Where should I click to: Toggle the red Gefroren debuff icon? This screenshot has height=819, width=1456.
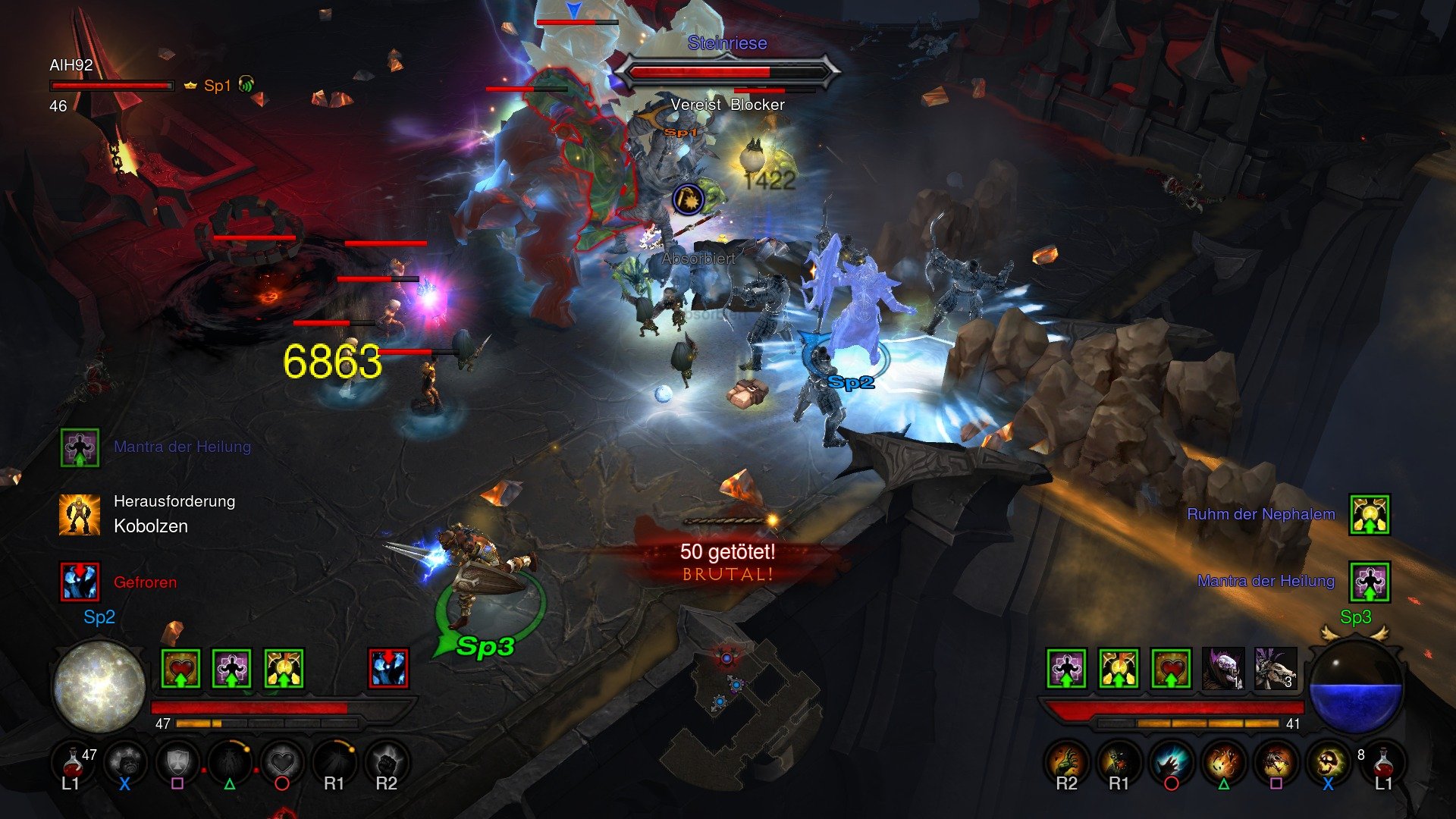pos(79,581)
